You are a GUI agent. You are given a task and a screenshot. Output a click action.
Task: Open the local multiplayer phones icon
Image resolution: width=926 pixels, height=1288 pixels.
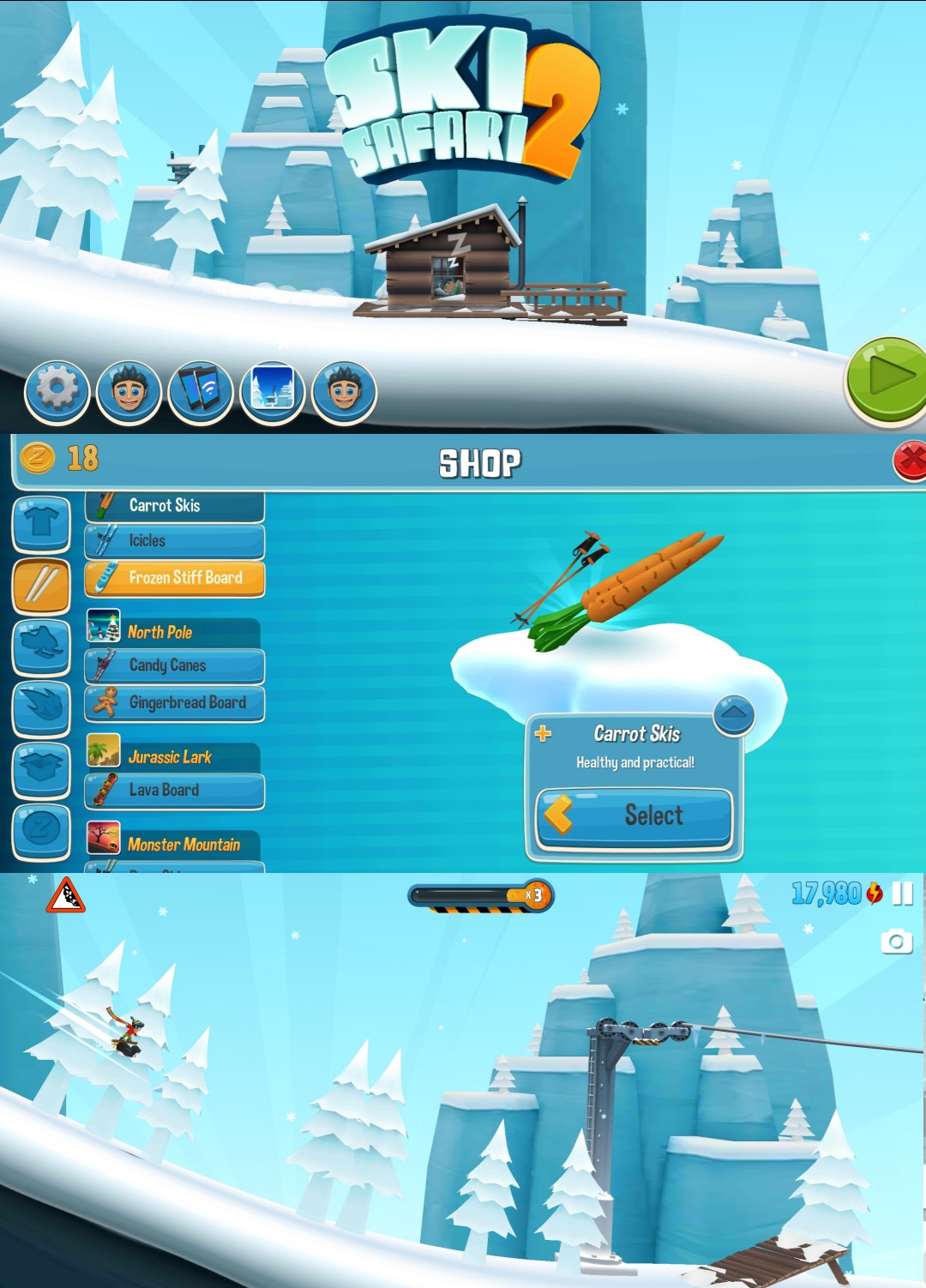200,392
